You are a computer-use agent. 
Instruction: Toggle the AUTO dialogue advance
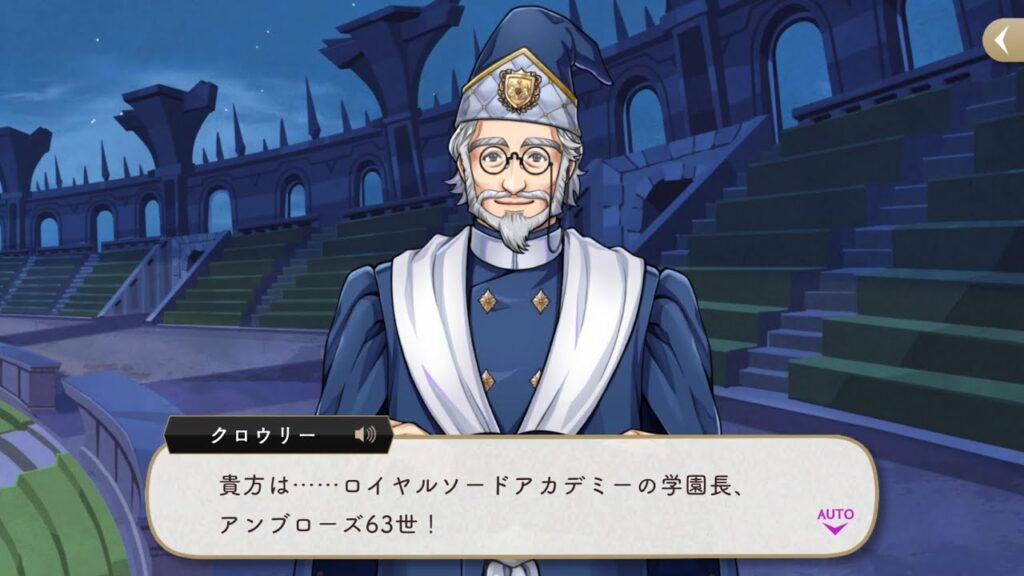pyautogui.click(x=835, y=520)
